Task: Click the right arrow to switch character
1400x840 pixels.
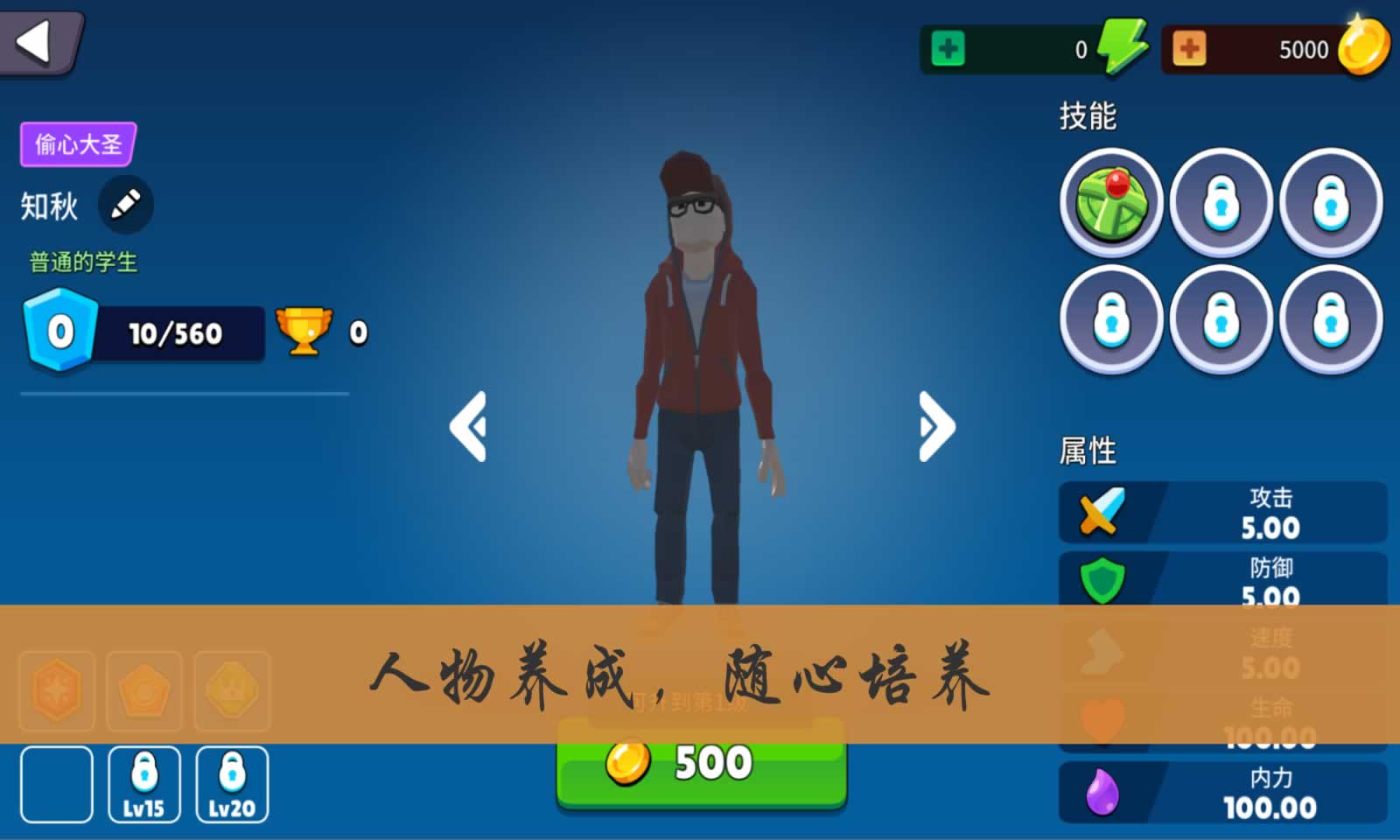Action: click(933, 427)
